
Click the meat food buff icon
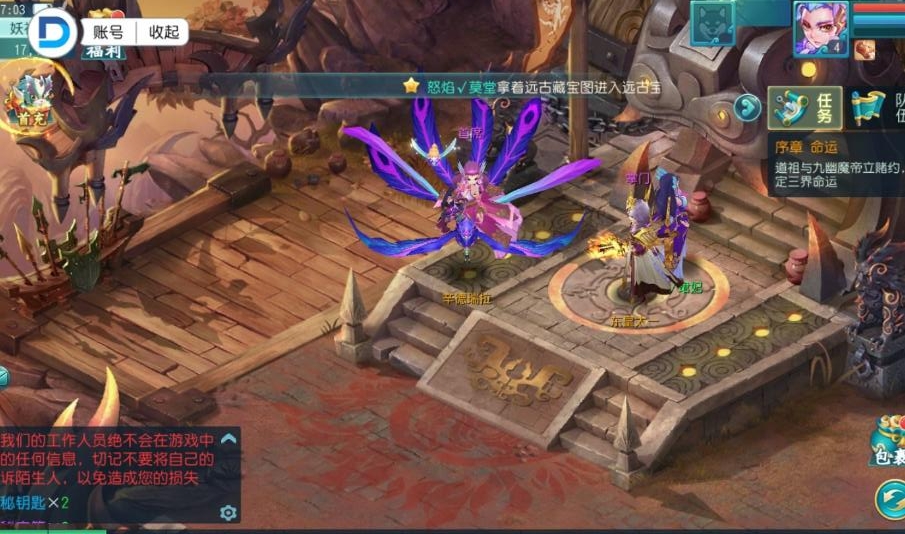[x=865, y=50]
